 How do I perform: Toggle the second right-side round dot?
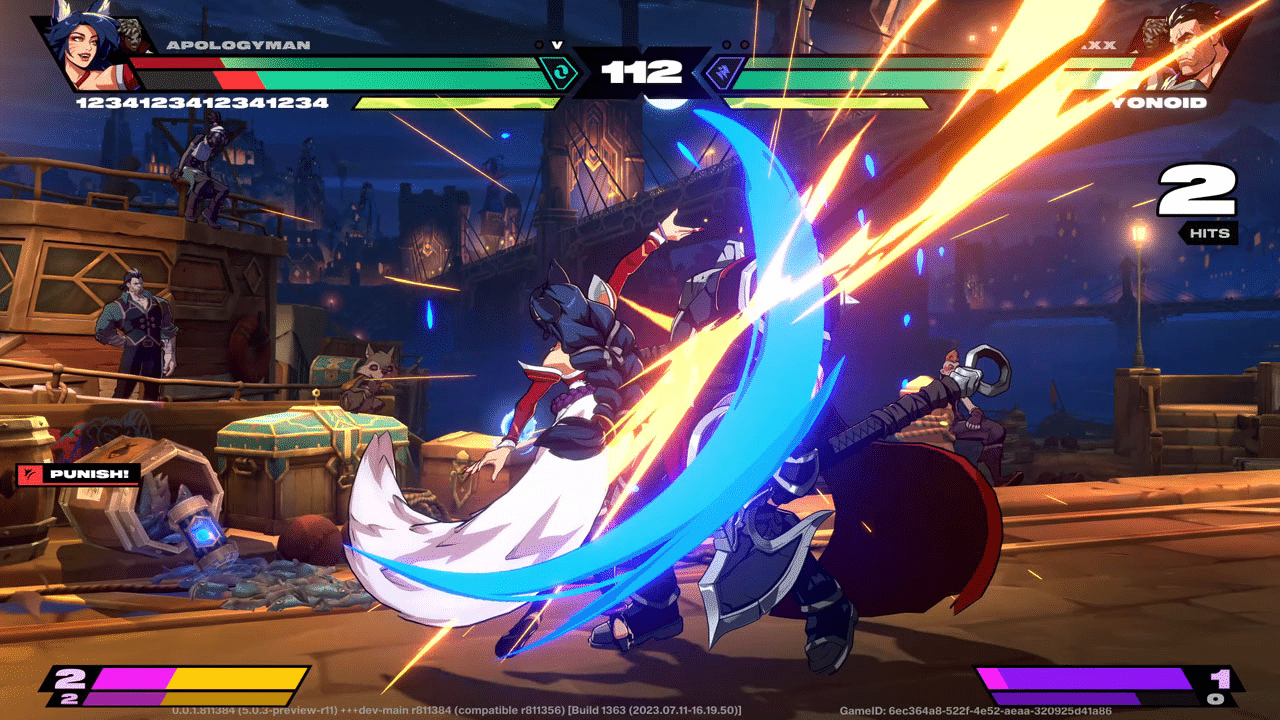click(x=744, y=44)
